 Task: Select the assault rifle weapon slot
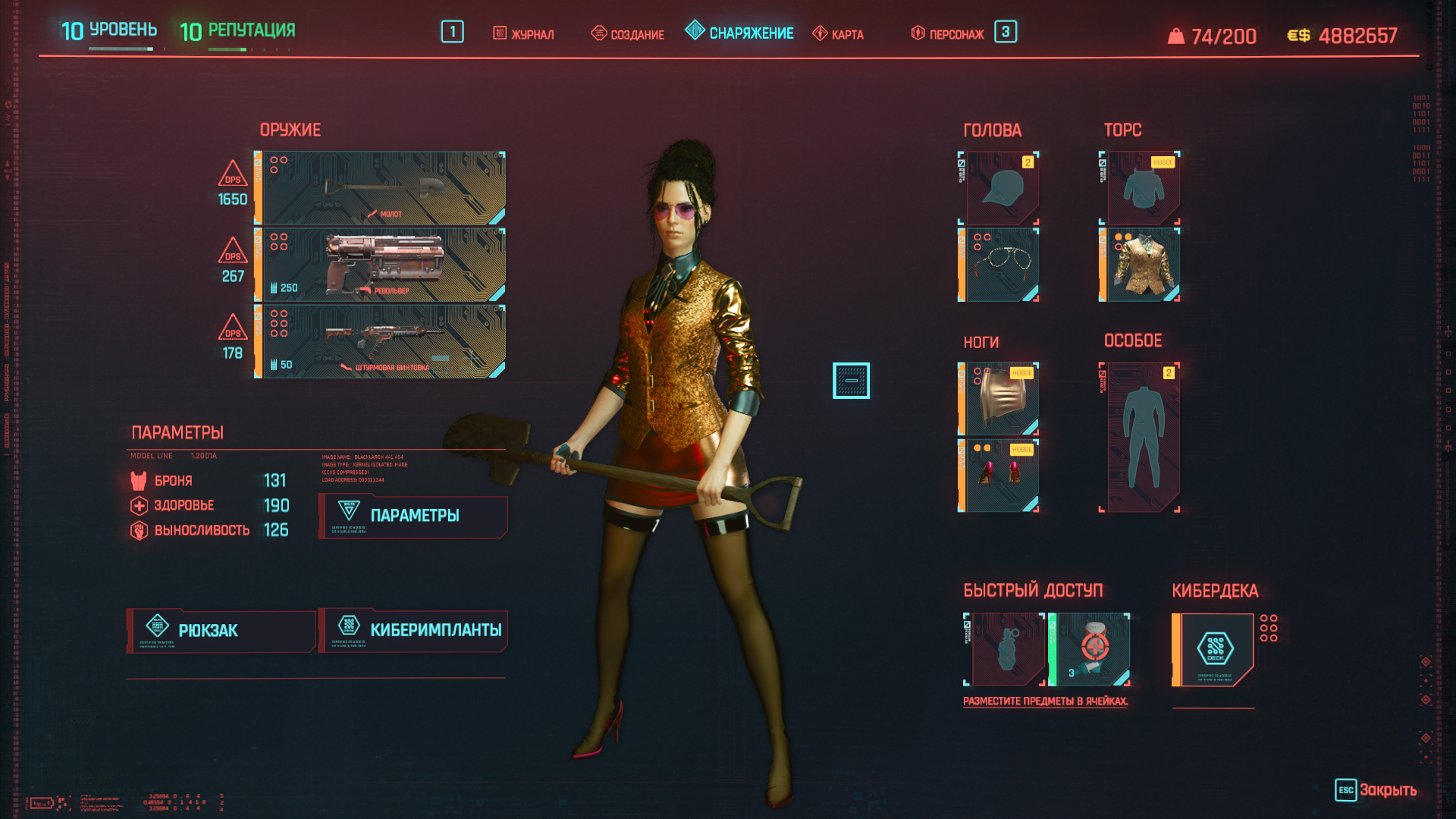381,341
